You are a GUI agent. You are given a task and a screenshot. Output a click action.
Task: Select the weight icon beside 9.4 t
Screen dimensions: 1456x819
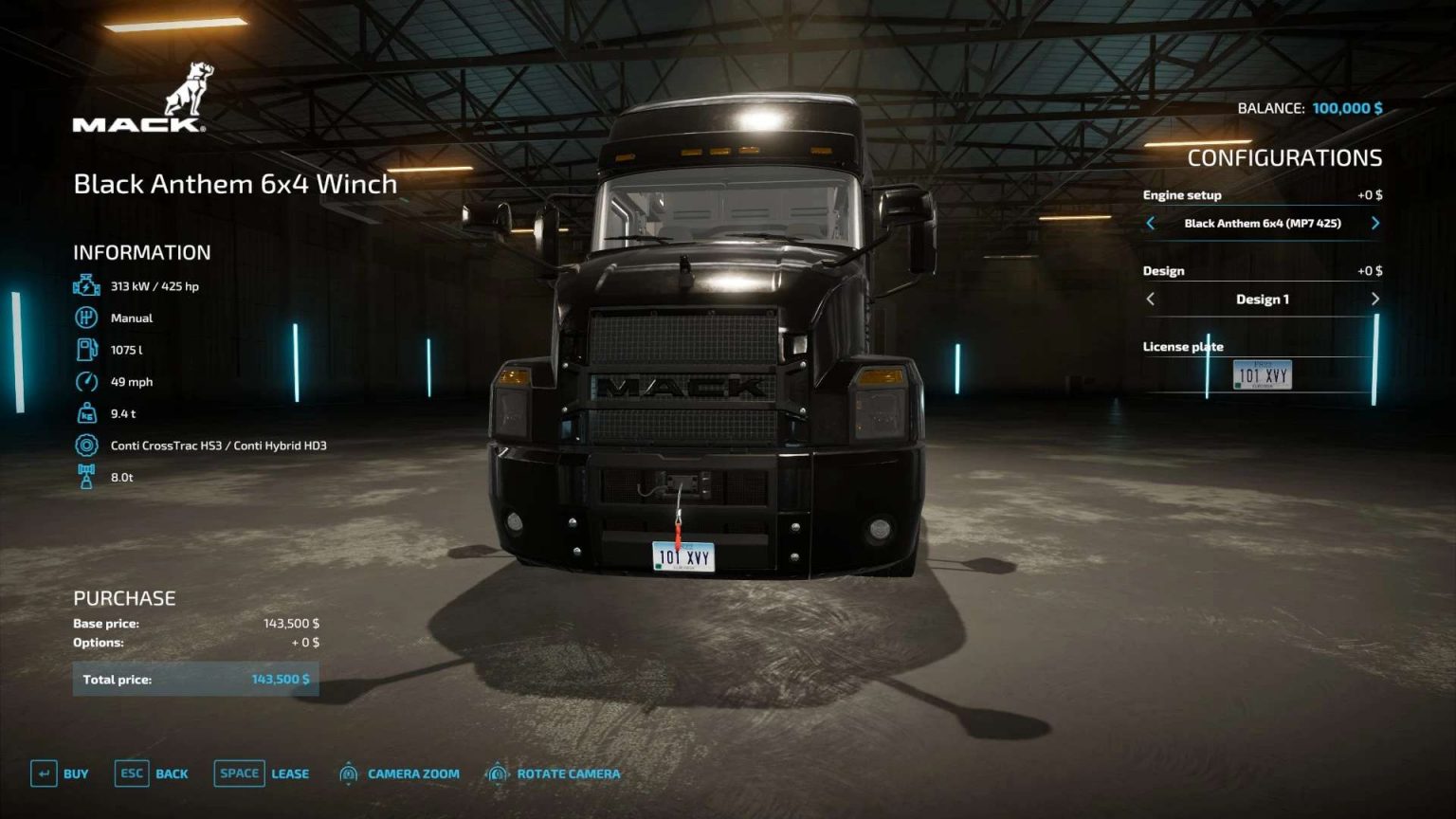[86, 413]
